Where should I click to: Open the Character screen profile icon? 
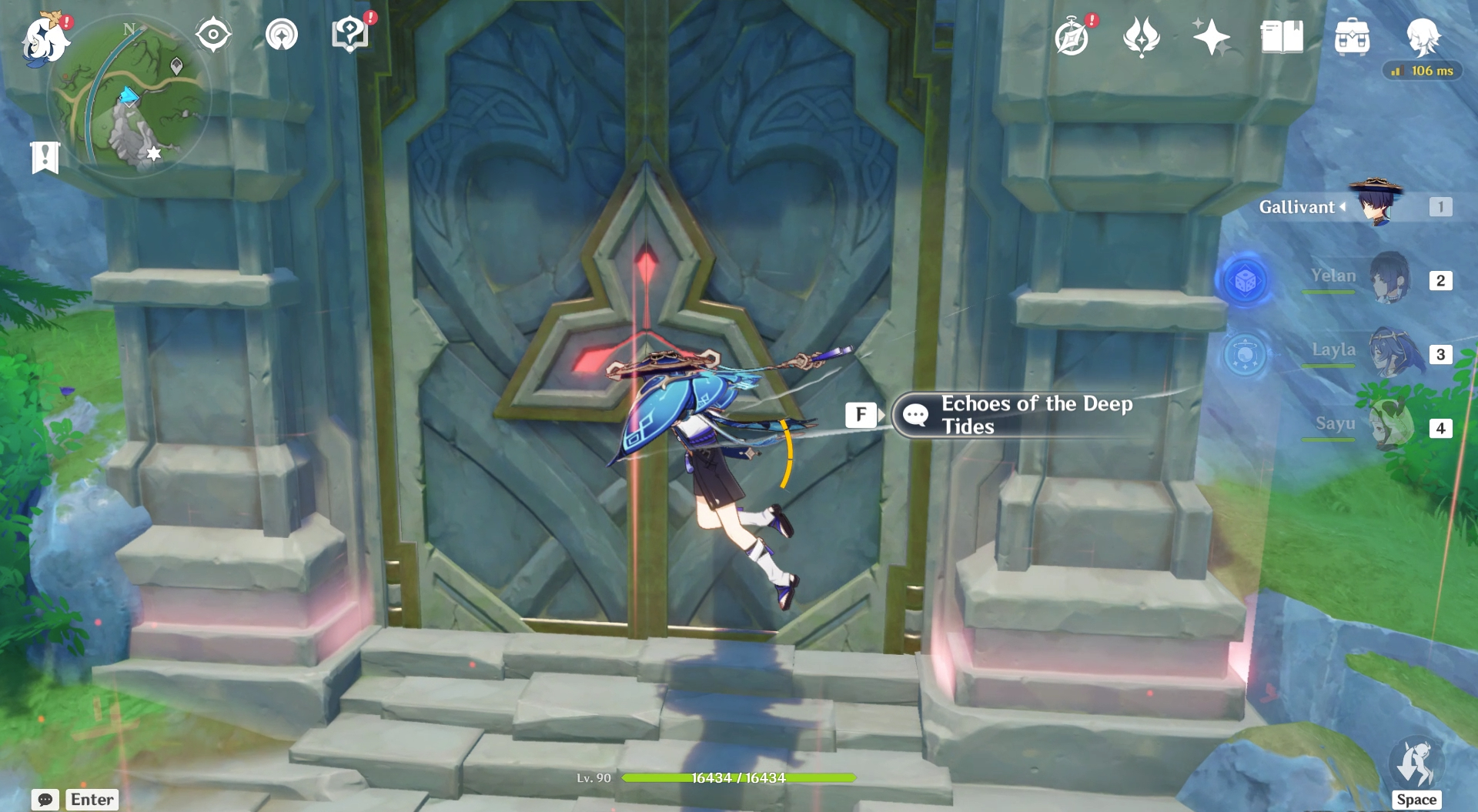[1423, 36]
